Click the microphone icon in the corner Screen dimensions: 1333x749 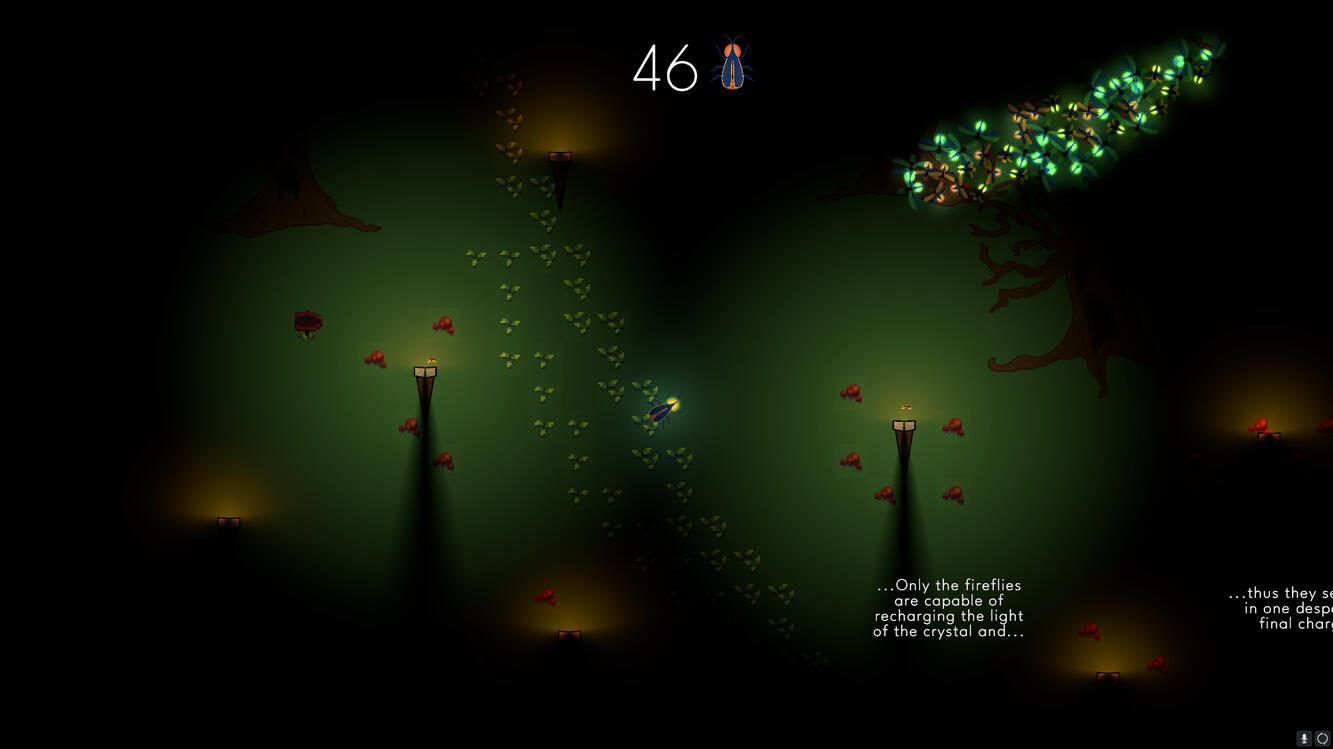coord(1304,738)
